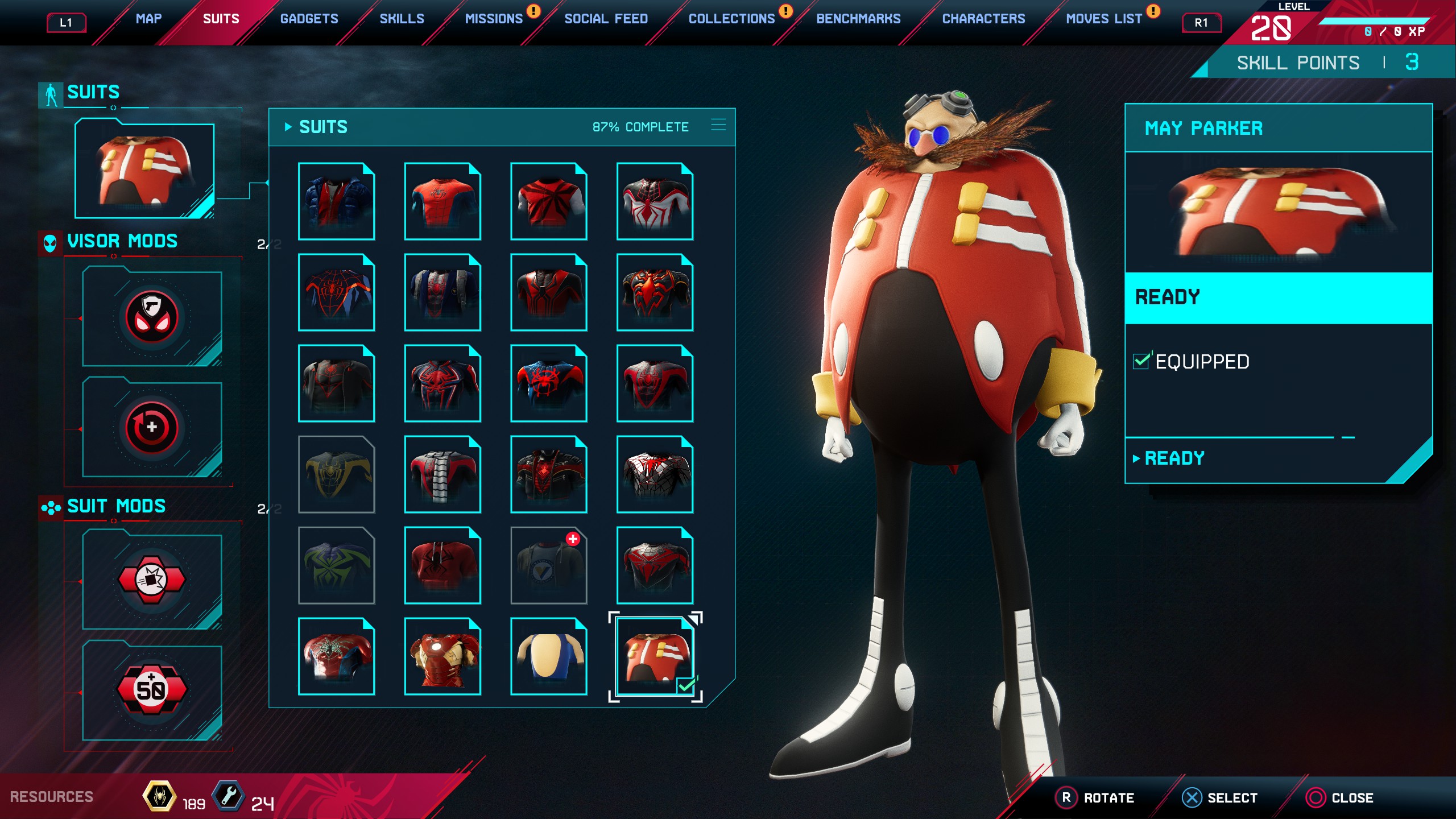Toggle the Equipped checkbox on May Parker panel
Image resolution: width=1456 pixels, height=819 pixels.
1141,361
